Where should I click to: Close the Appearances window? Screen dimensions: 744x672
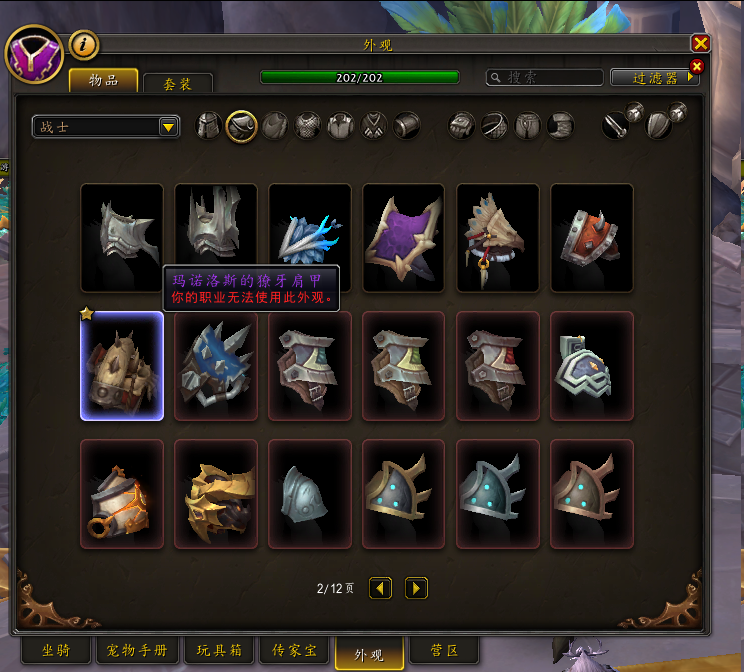tap(701, 43)
